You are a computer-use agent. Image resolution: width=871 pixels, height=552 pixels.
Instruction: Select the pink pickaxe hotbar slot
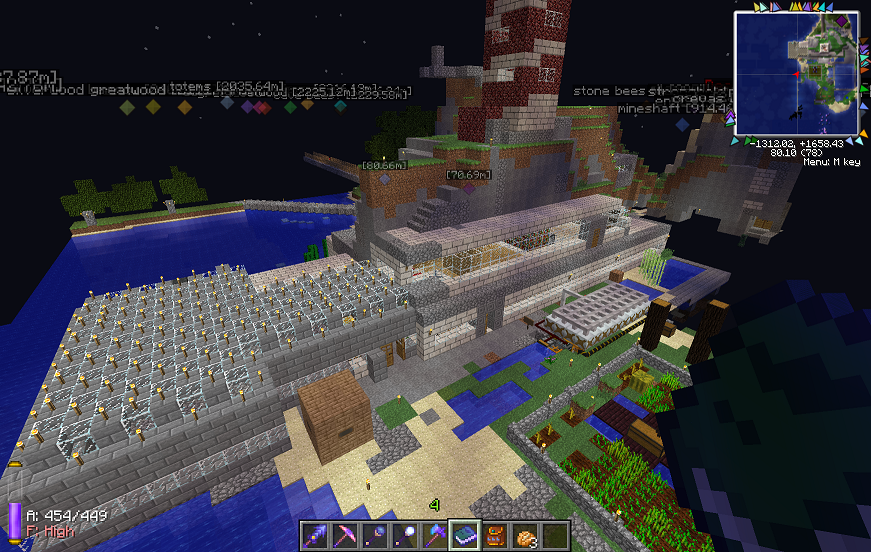pyautogui.click(x=346, y=535)
